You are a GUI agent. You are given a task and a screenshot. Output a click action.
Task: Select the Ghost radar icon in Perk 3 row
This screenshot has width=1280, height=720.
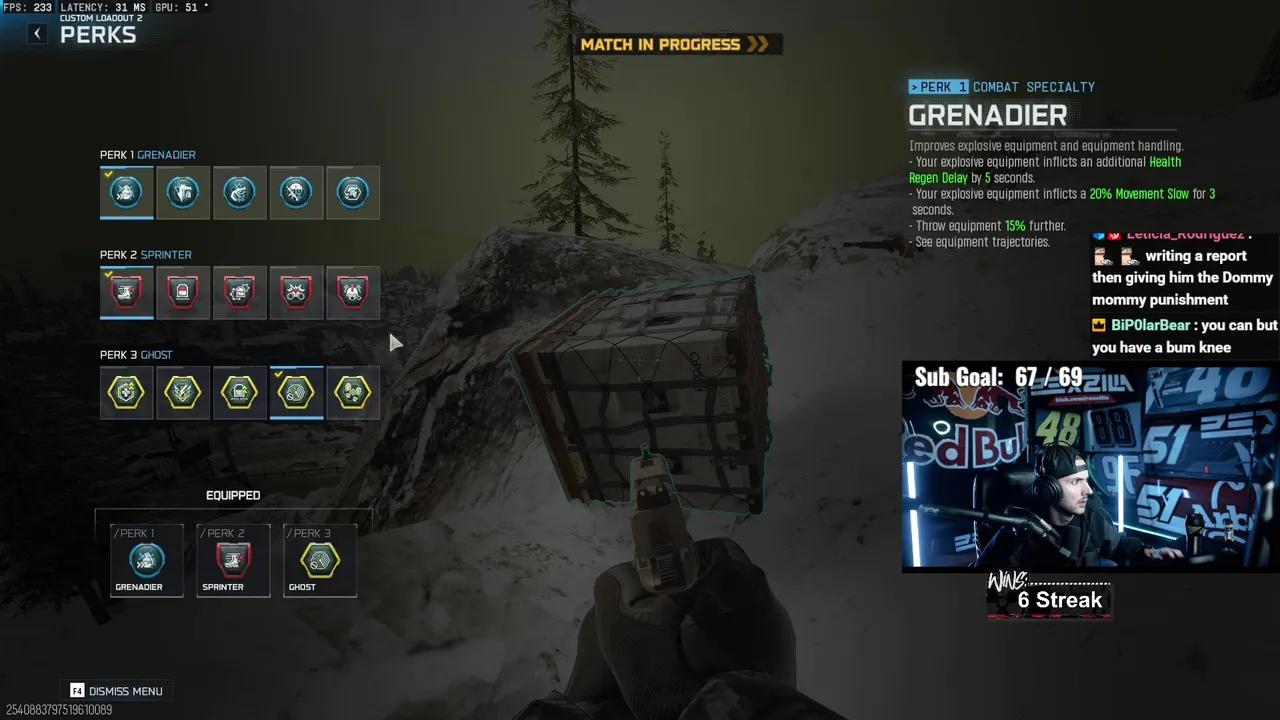coord(296,392)
